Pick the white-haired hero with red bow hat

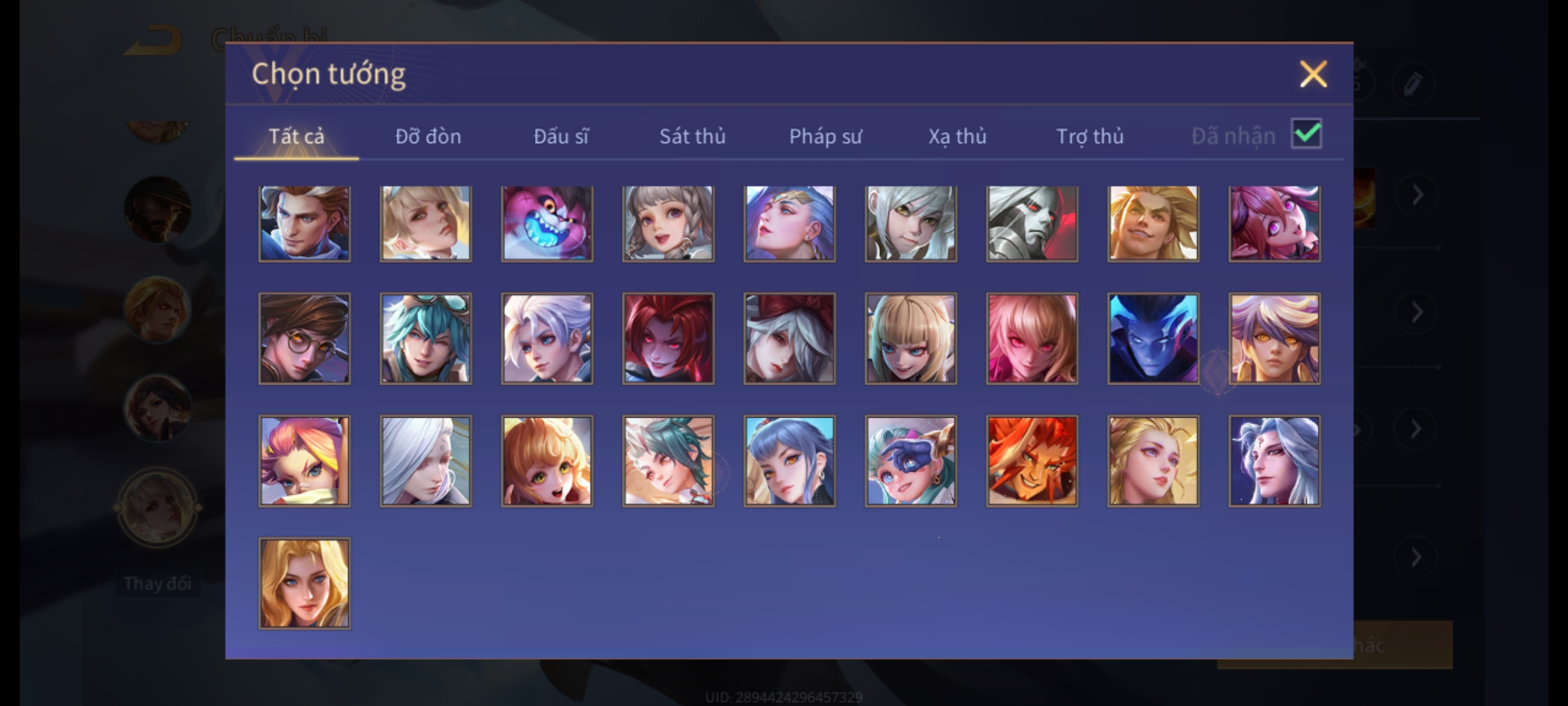[x=789, y=339]
